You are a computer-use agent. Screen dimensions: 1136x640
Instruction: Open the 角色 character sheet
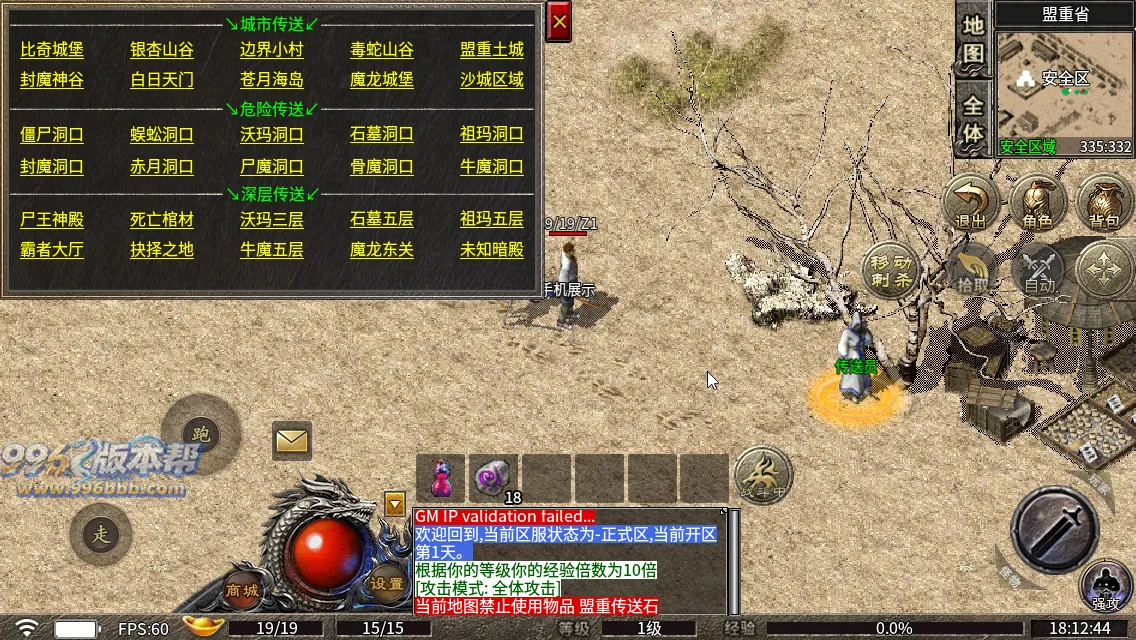tap(1037, 203)
